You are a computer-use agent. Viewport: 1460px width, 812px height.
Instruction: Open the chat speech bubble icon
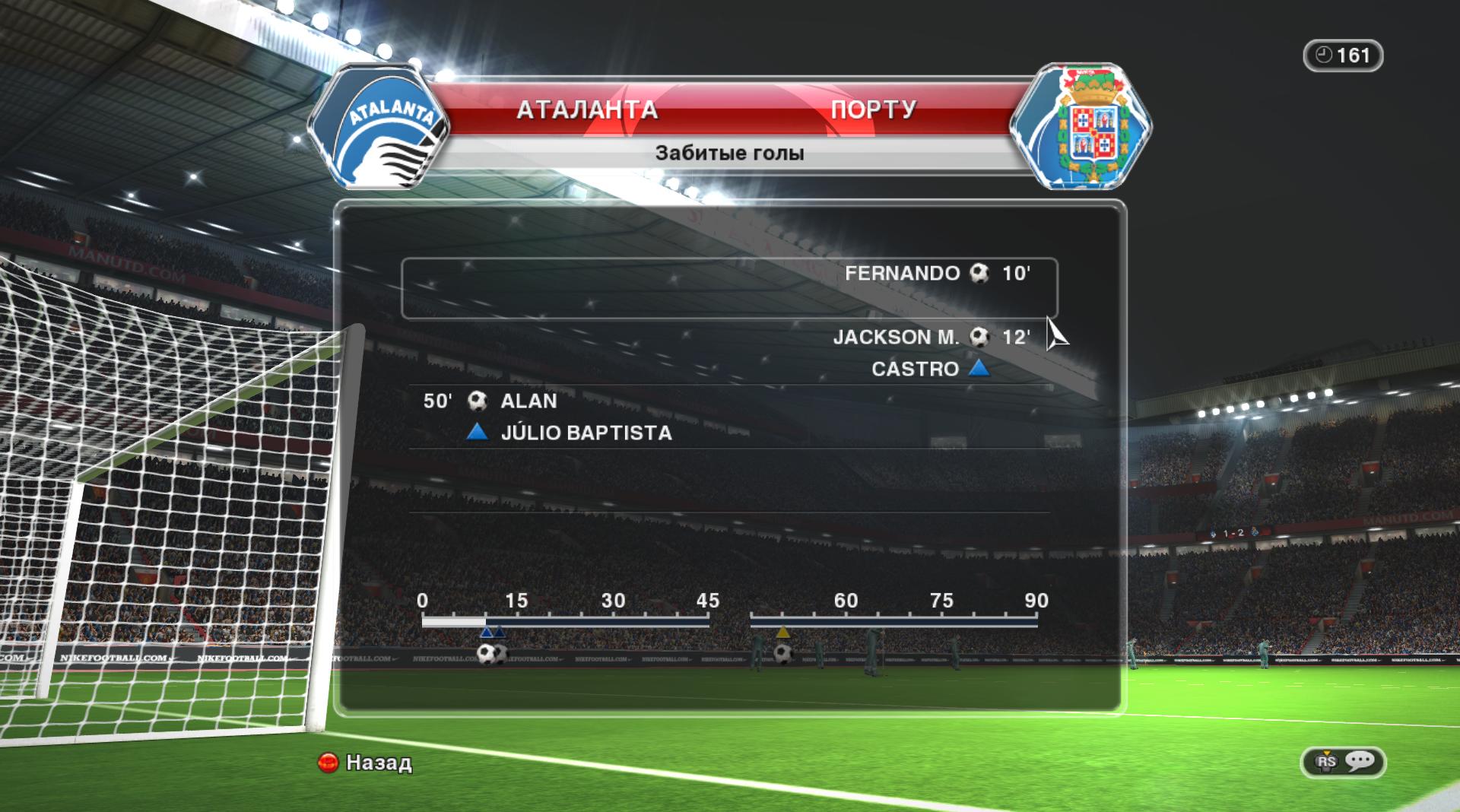tap(1360, 761)
